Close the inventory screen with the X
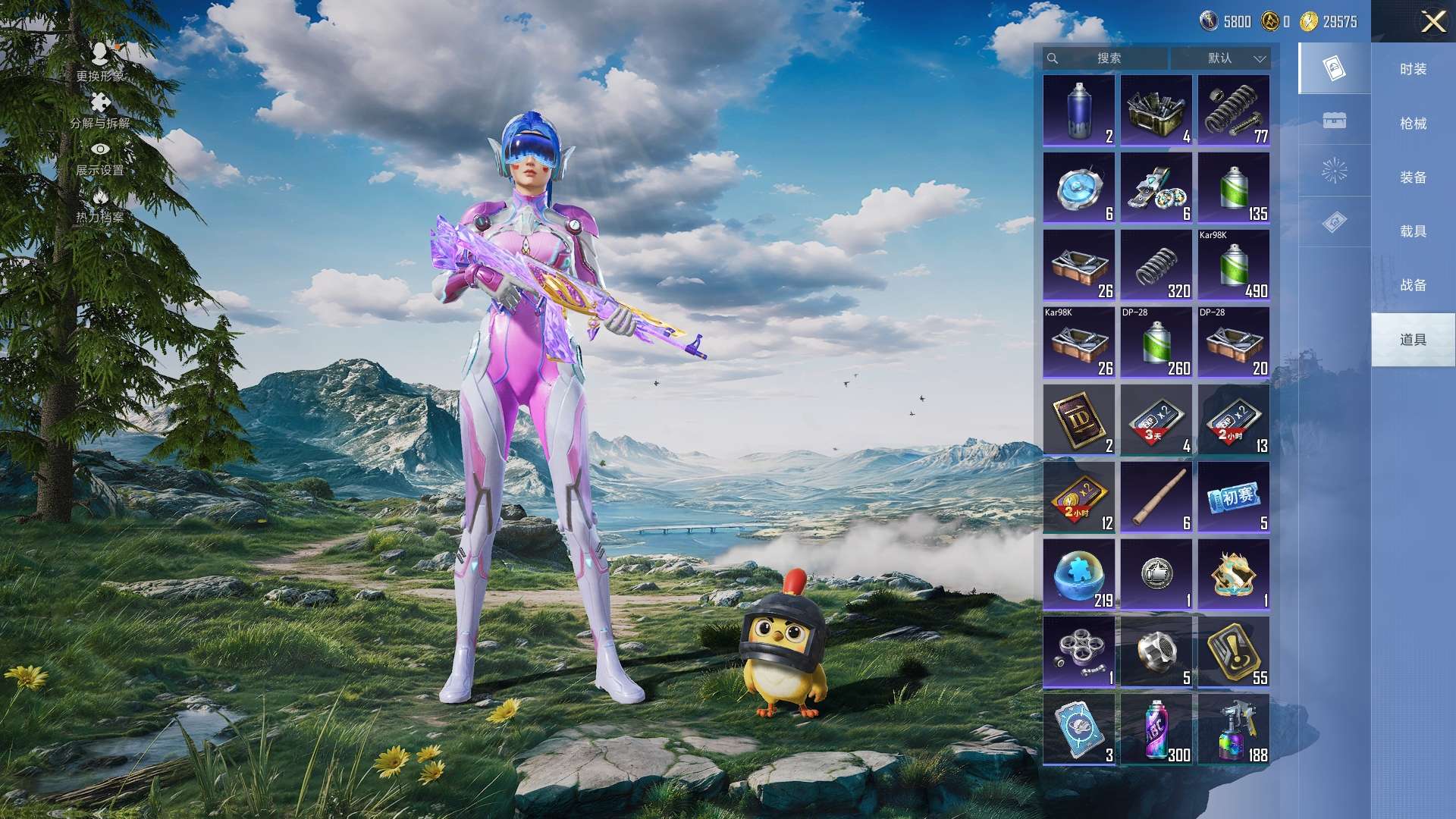The image size is (1456, 819). [x=1432, y=21]
